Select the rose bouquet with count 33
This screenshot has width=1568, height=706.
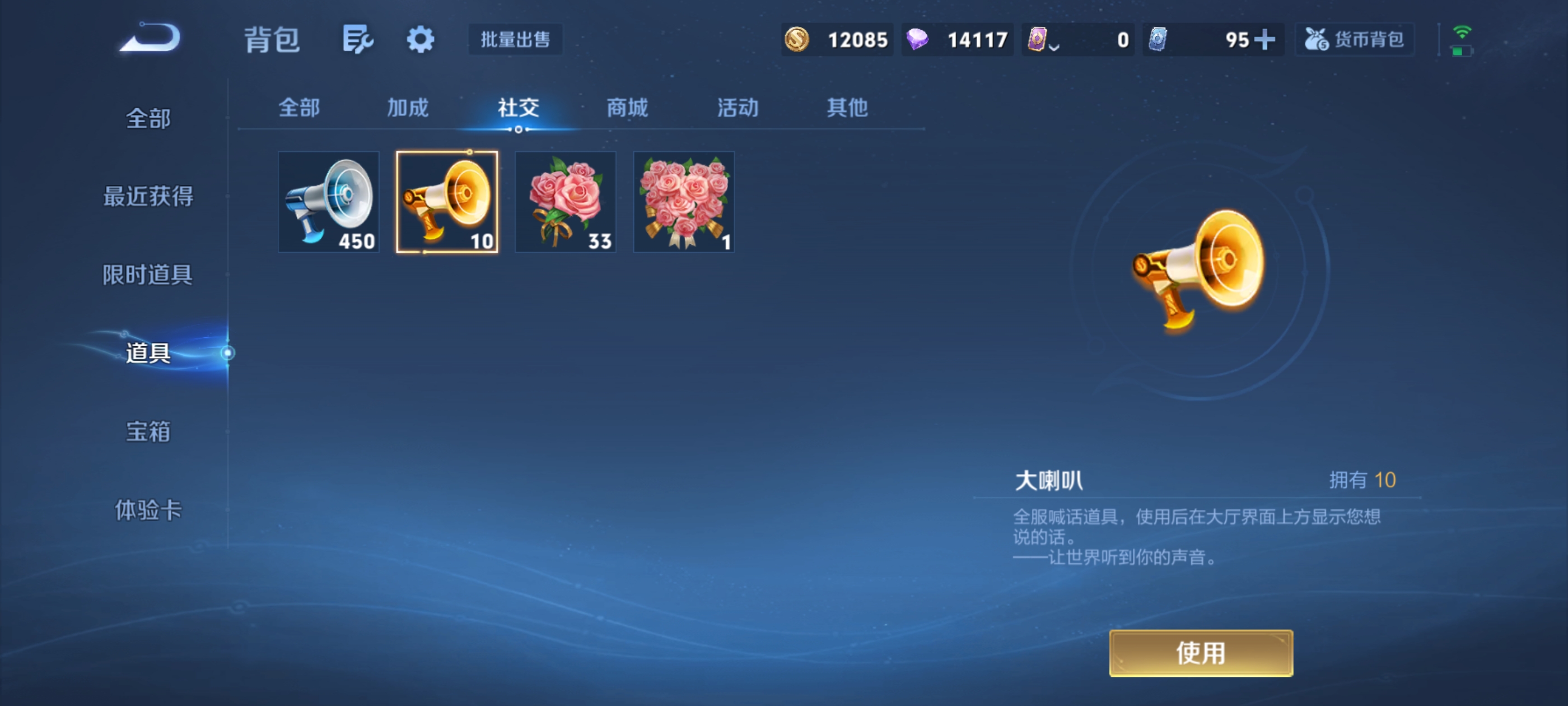565,202
